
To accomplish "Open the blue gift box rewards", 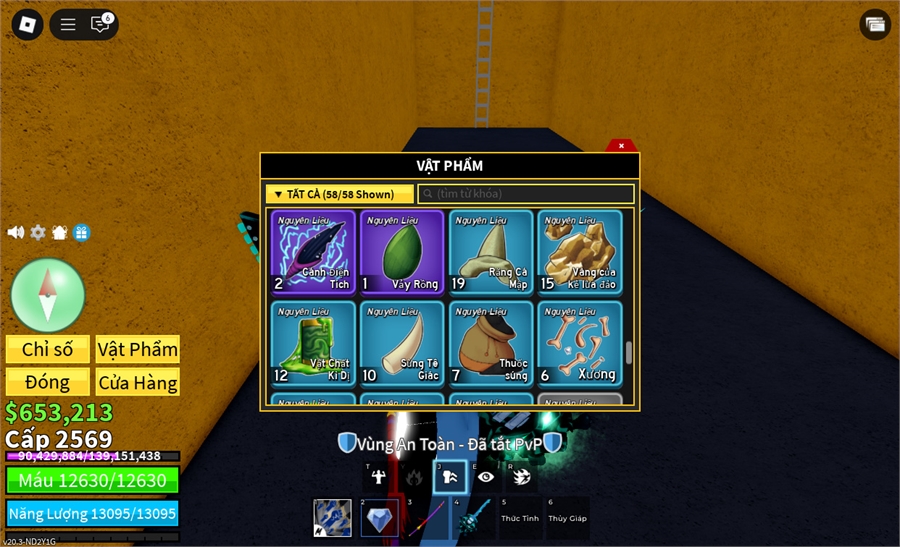I will (x=82, y=232).
